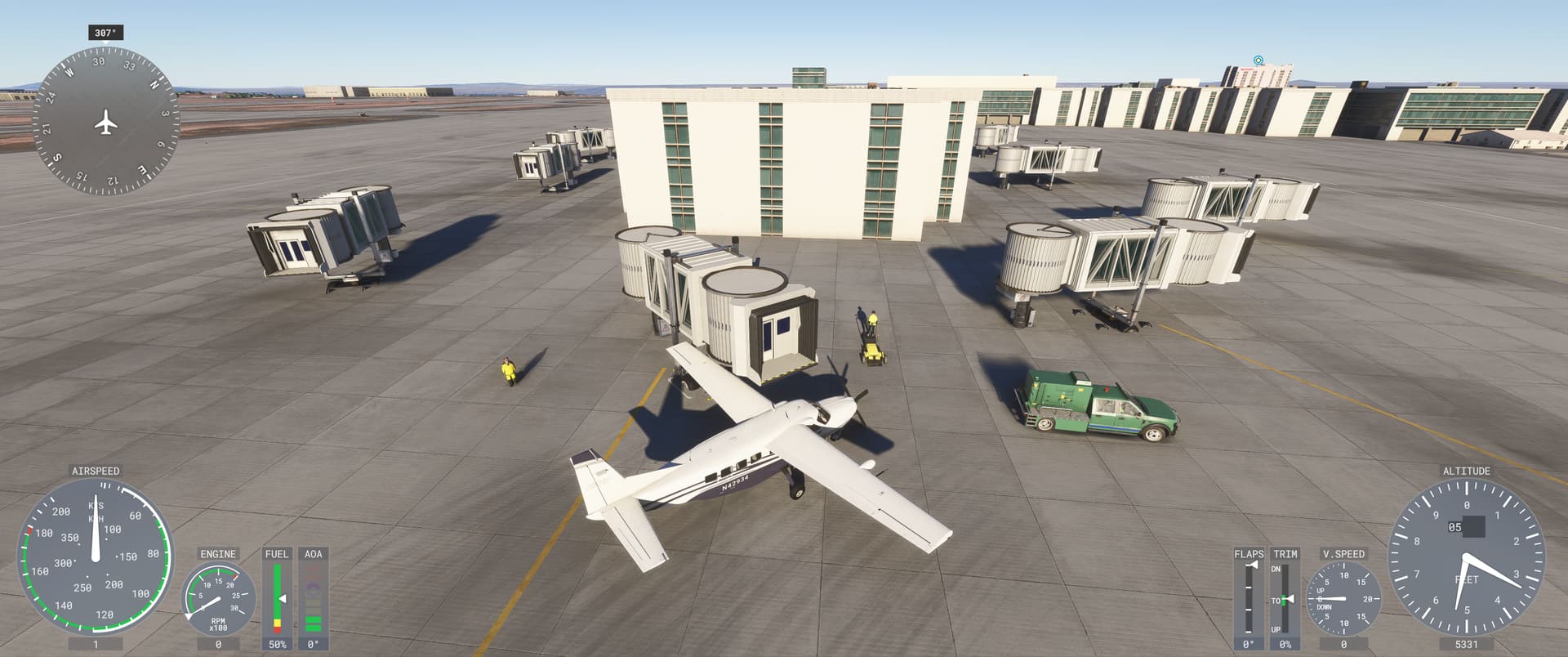1568x657 pixels.
Task: Adjust the FUEL quantity level bar
Action: click(278, 597)
